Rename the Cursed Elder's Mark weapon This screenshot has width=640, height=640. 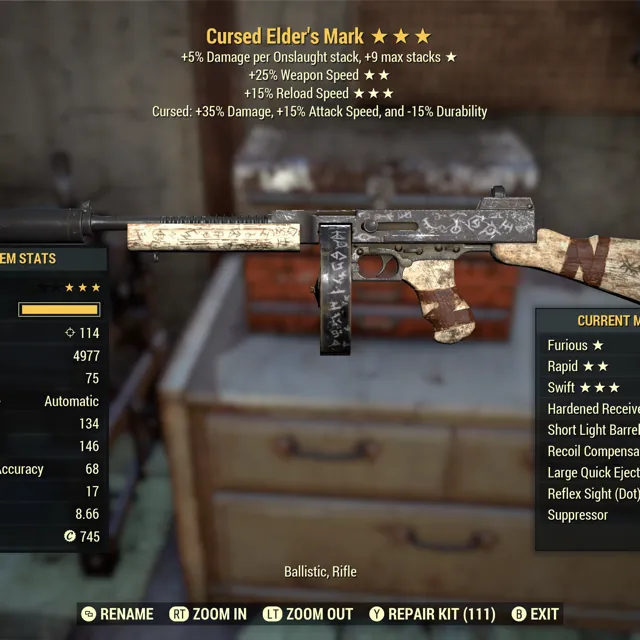point(118,614)
